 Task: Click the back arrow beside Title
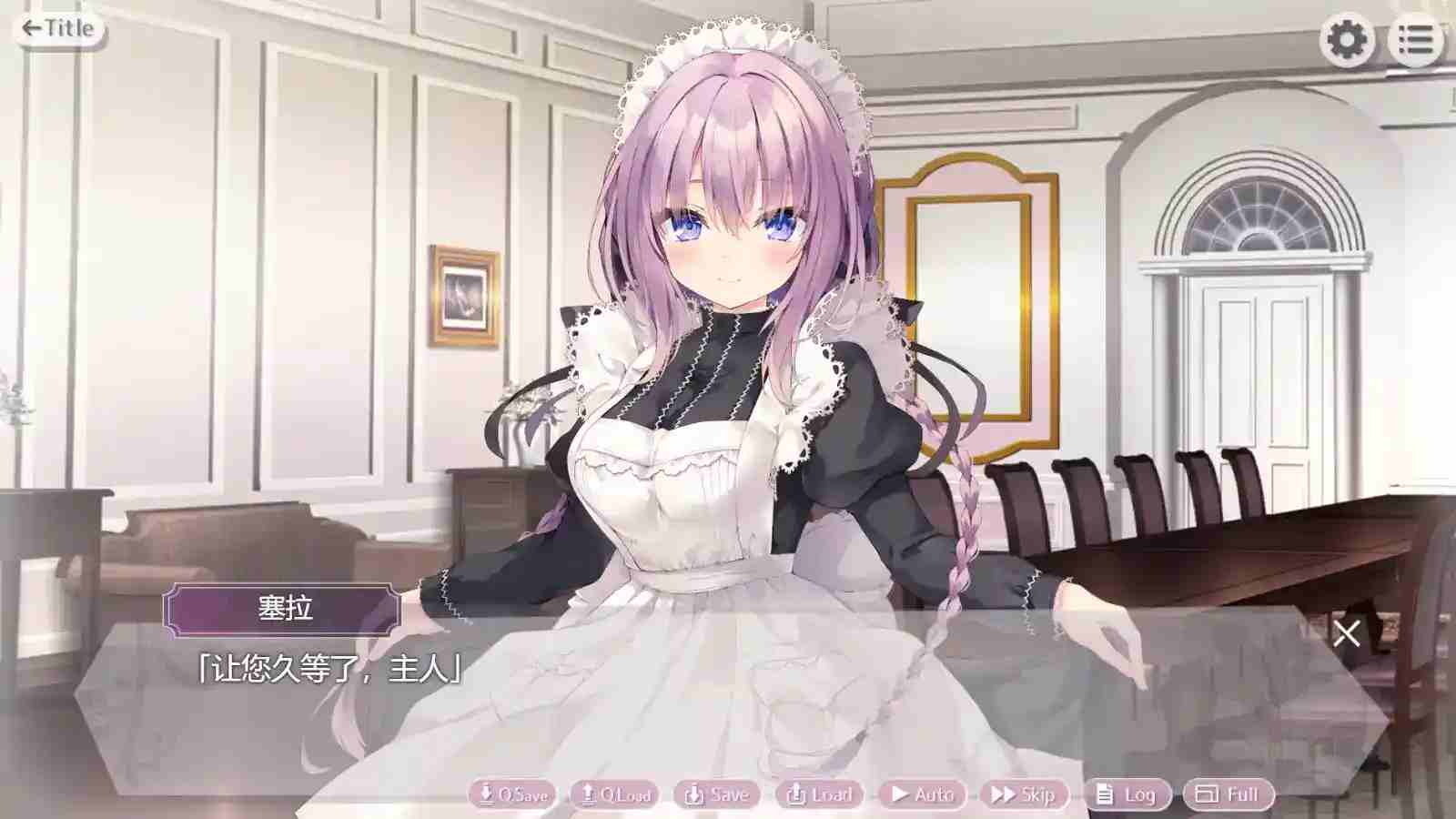coord(30,26)
